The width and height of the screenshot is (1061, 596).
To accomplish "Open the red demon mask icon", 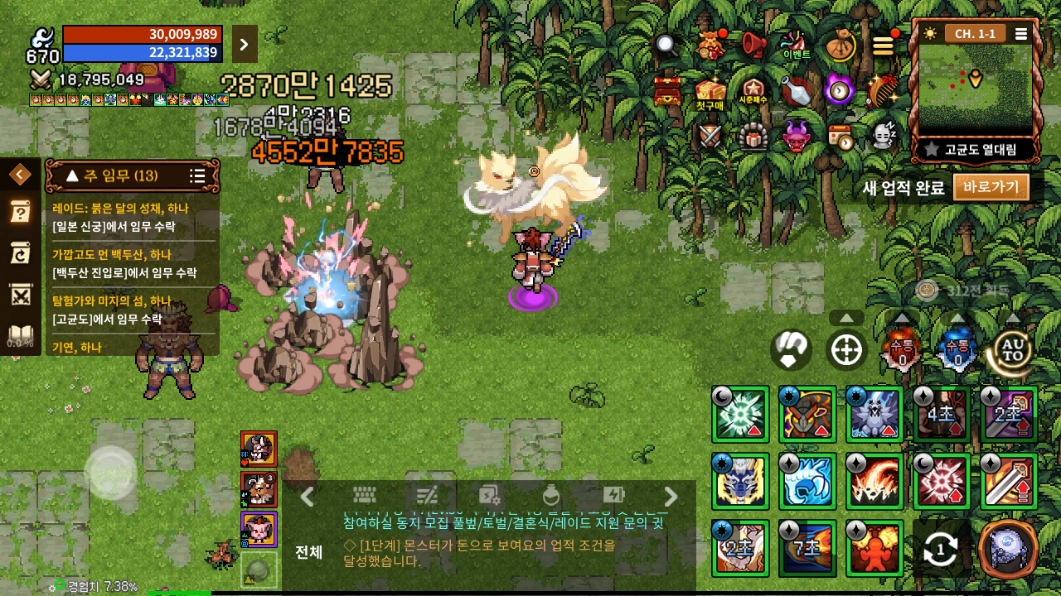I will [x=796, y=135].
